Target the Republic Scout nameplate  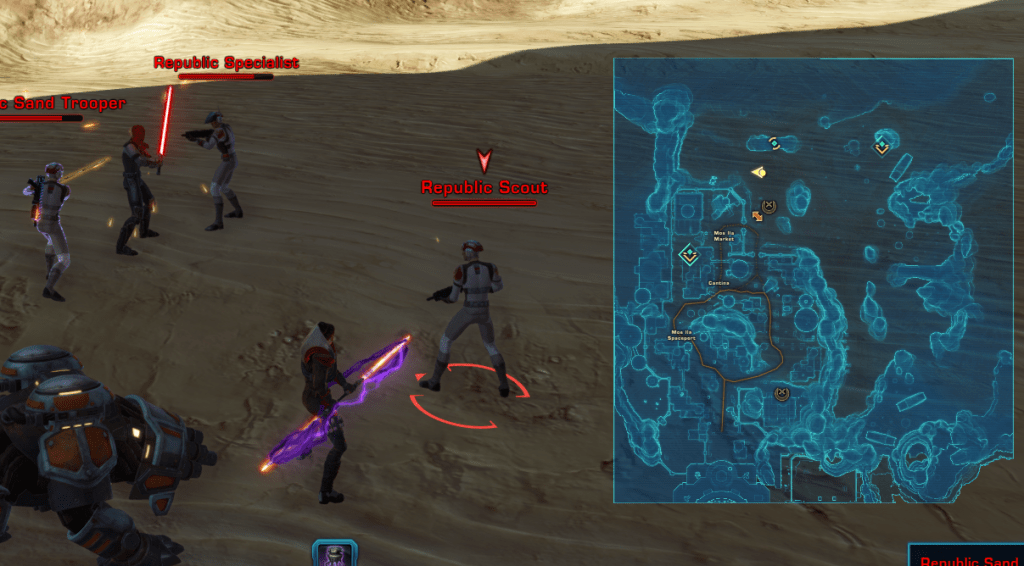[484, 188]
